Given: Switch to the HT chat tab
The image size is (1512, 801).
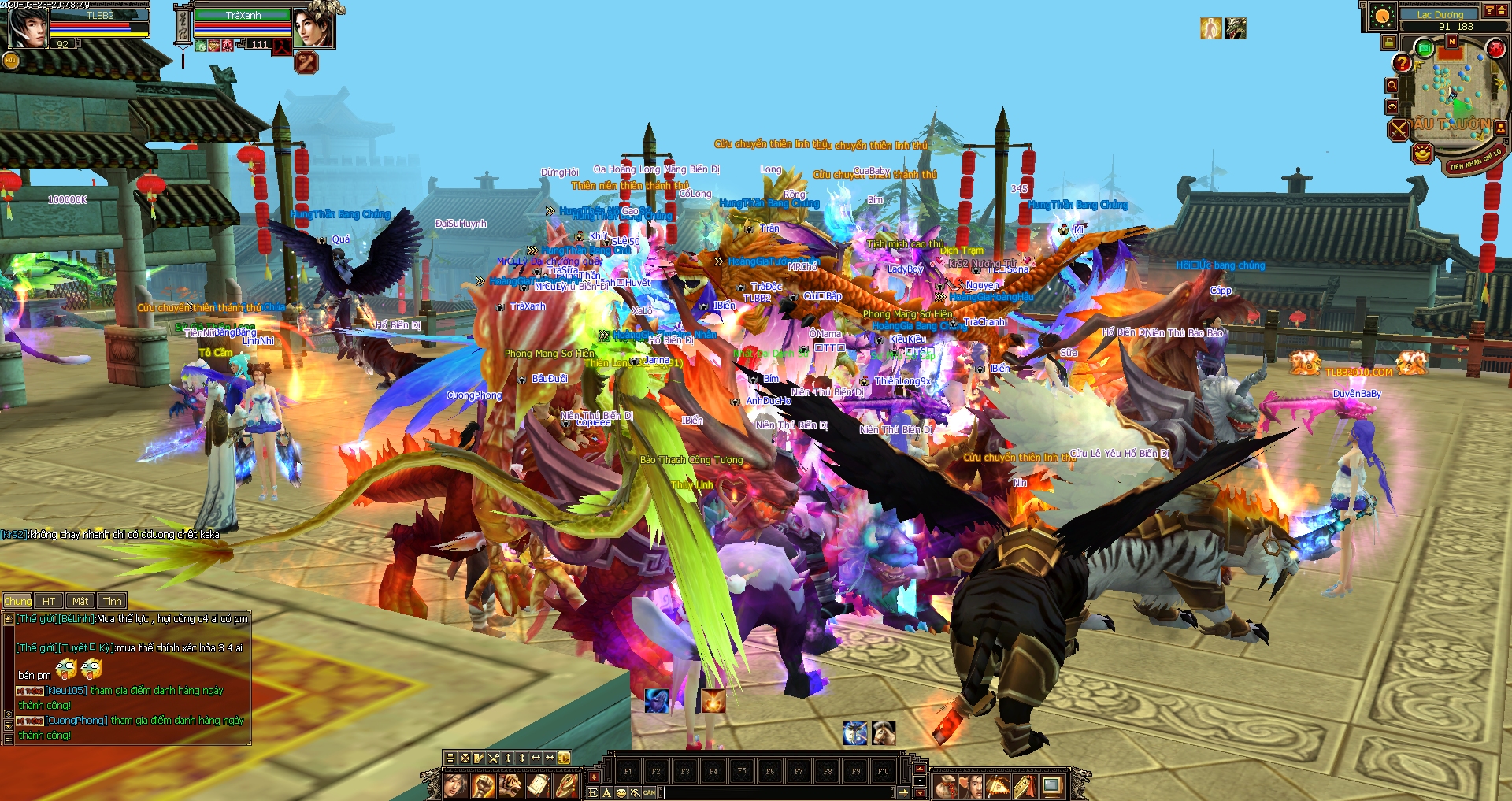Looking at the screenshot, I should point(49,601).
